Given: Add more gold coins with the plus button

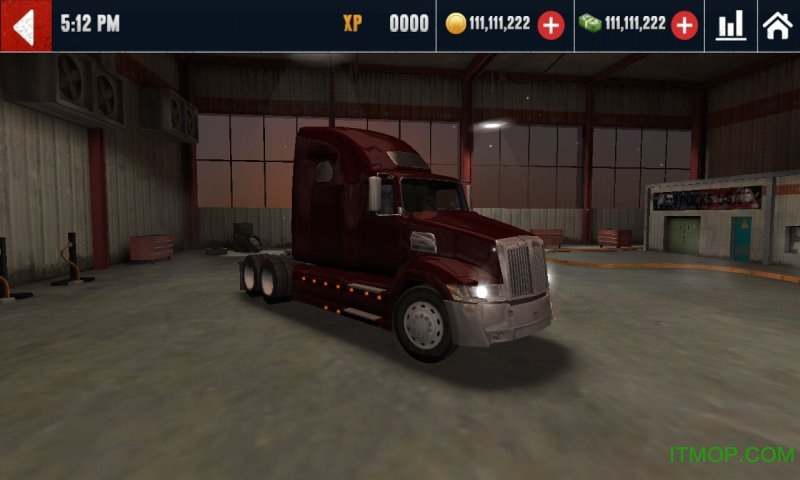Looking at the screenshot, I should 551,25.
